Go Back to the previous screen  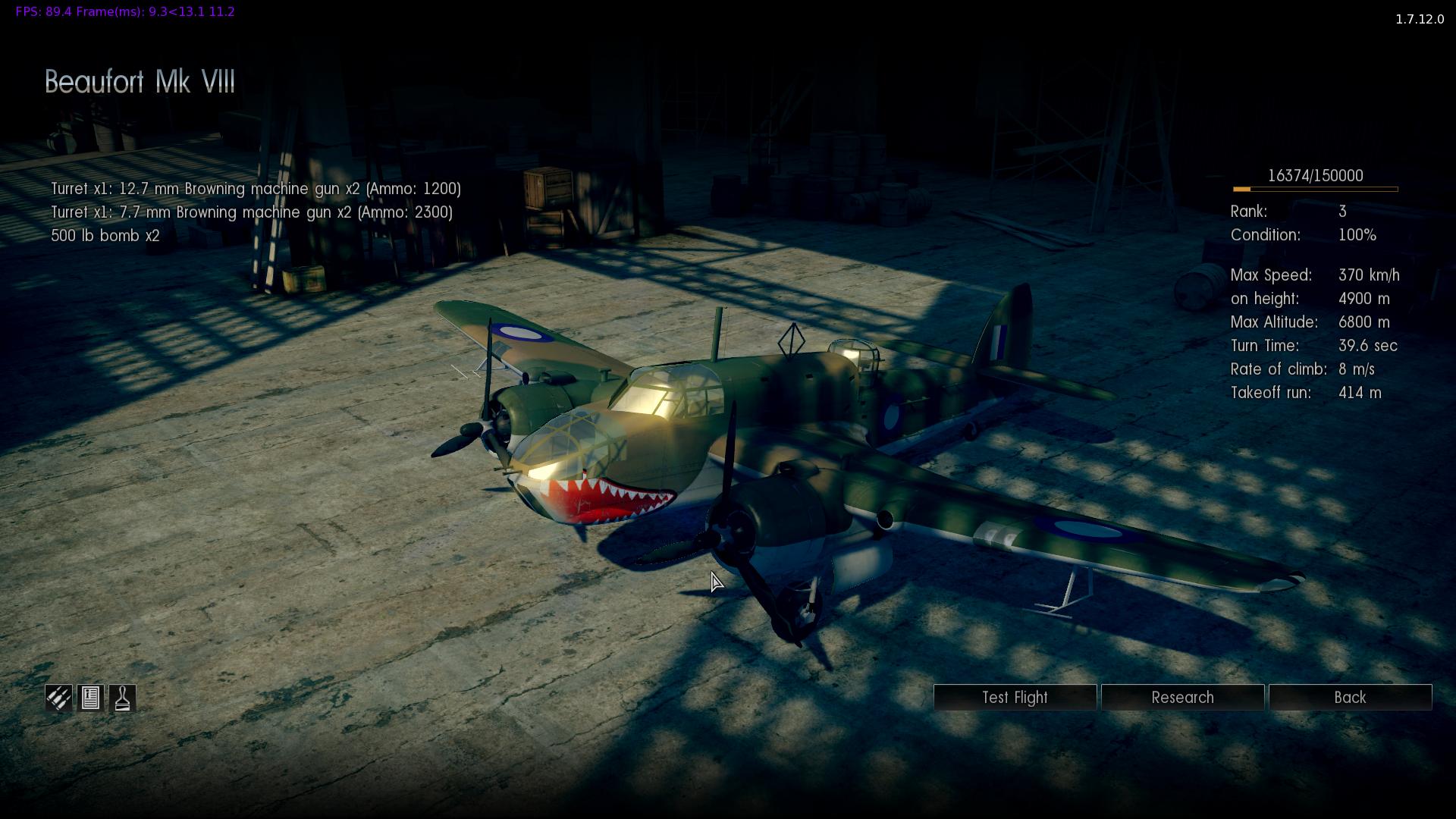point(1350,698)
